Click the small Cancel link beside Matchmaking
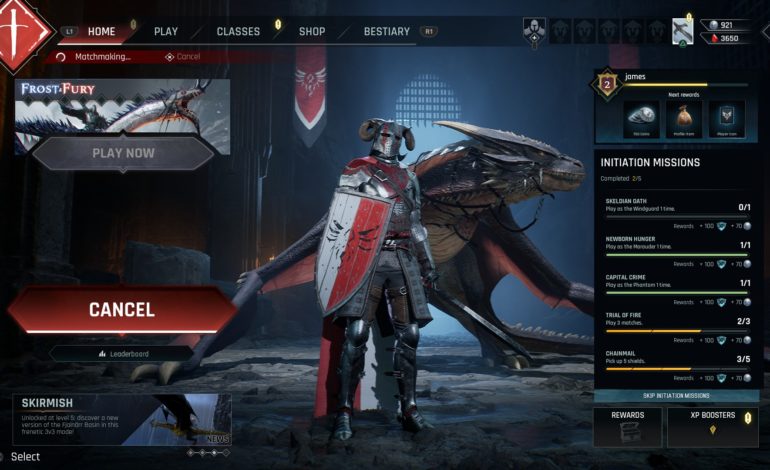This screenshot has height=470, width=770. pyautogui.click(x=183, y=57)
